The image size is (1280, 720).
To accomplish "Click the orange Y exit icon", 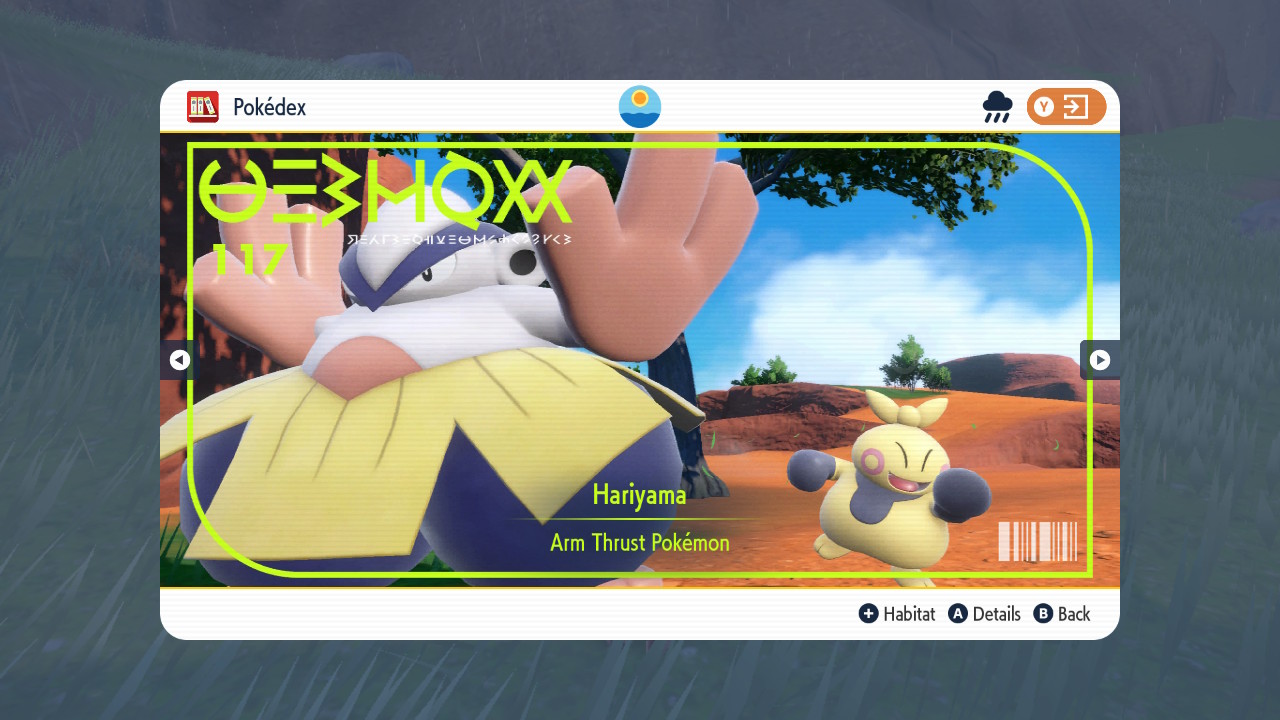I will 1066,106.
